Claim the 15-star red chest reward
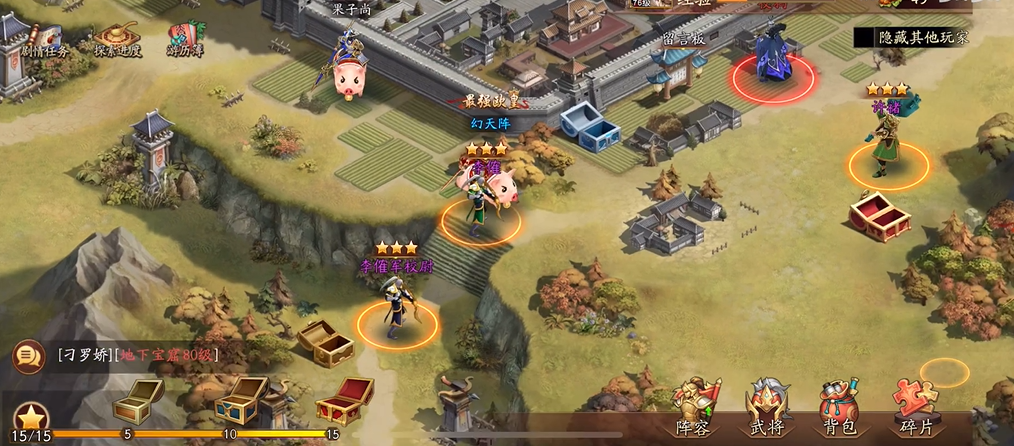 coord(344,400)
